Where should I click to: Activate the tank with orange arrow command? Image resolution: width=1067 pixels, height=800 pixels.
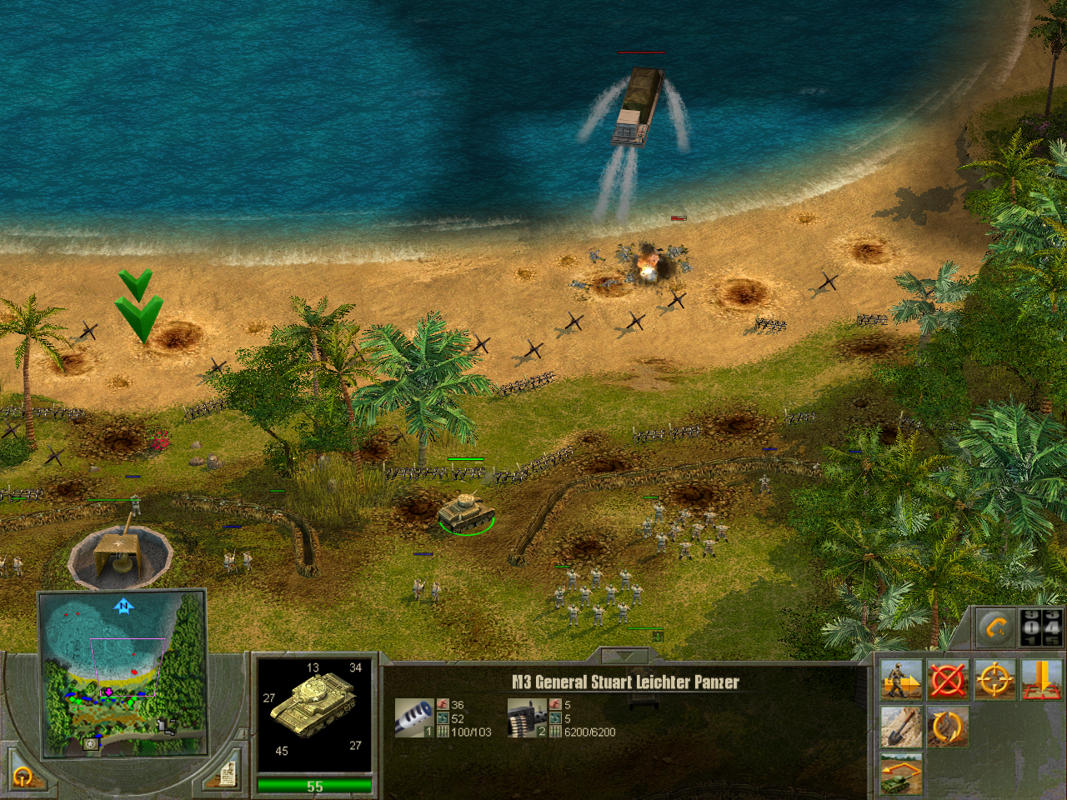coord(901,773)
